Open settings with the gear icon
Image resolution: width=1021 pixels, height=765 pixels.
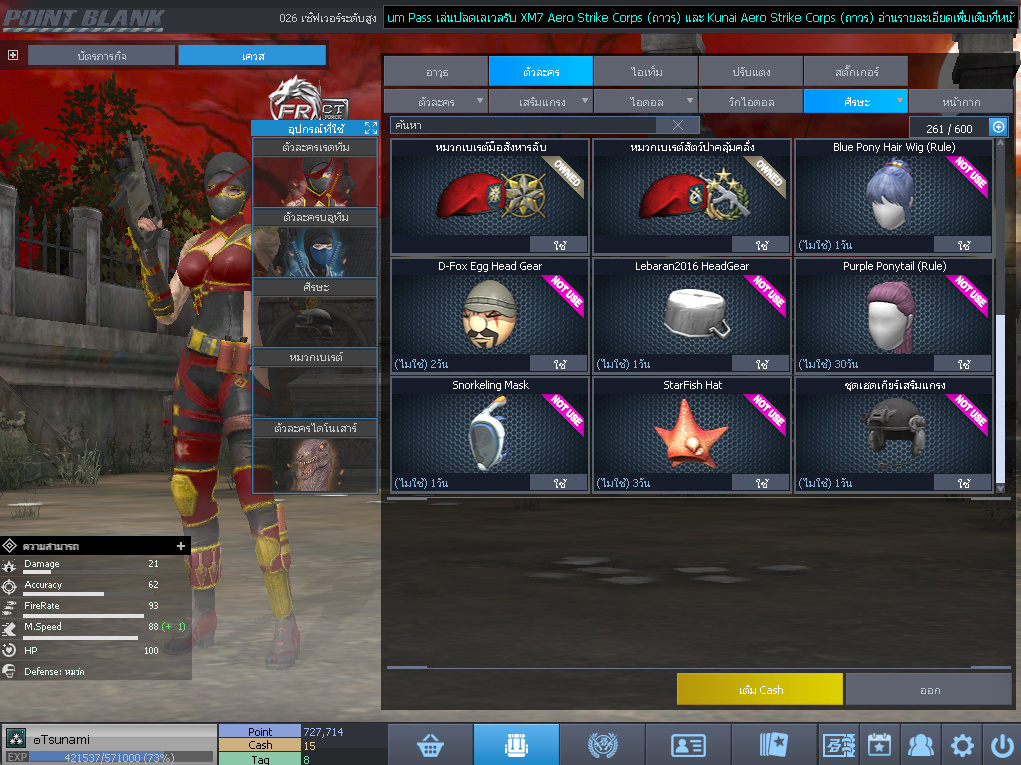tap(962, 745)
